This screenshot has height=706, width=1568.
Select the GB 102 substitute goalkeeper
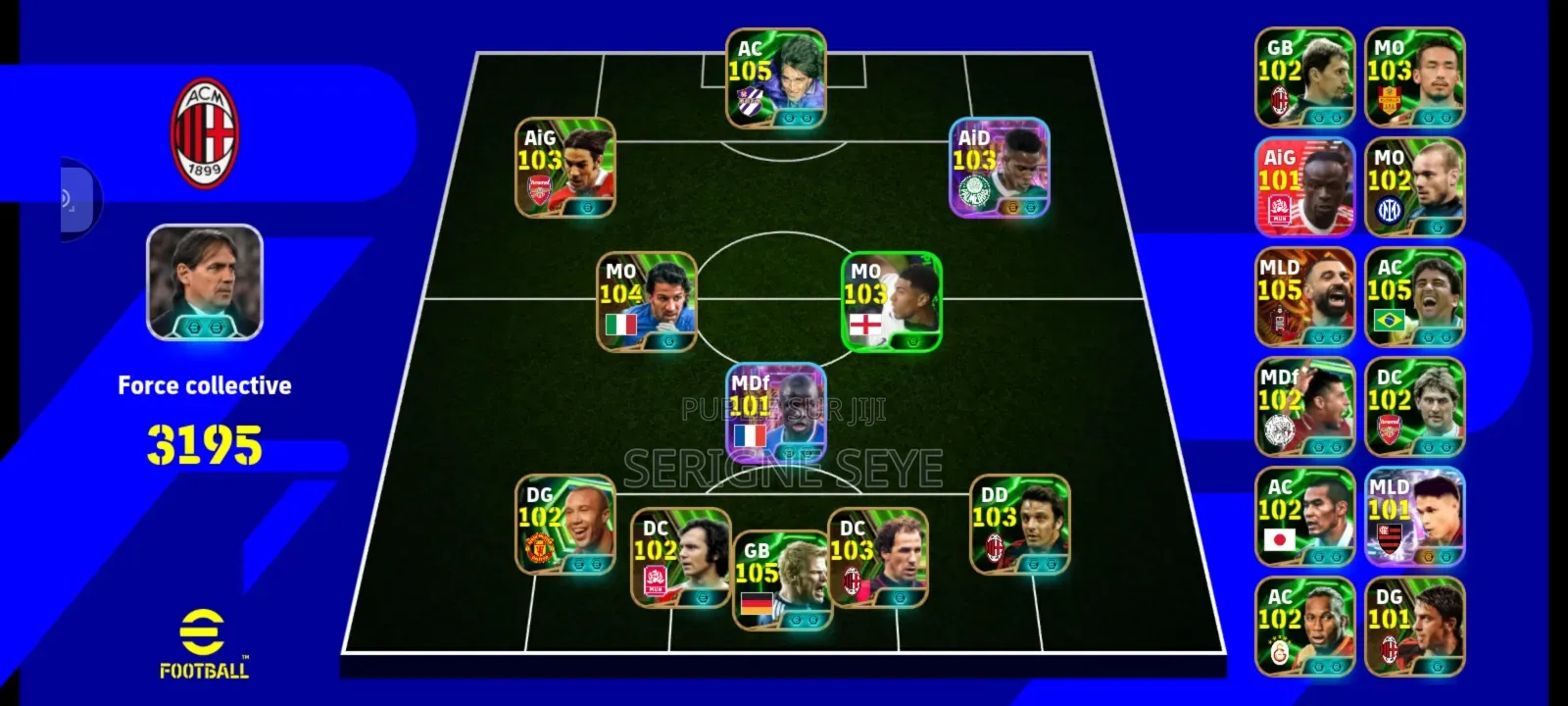click(x=1304, y=77)
